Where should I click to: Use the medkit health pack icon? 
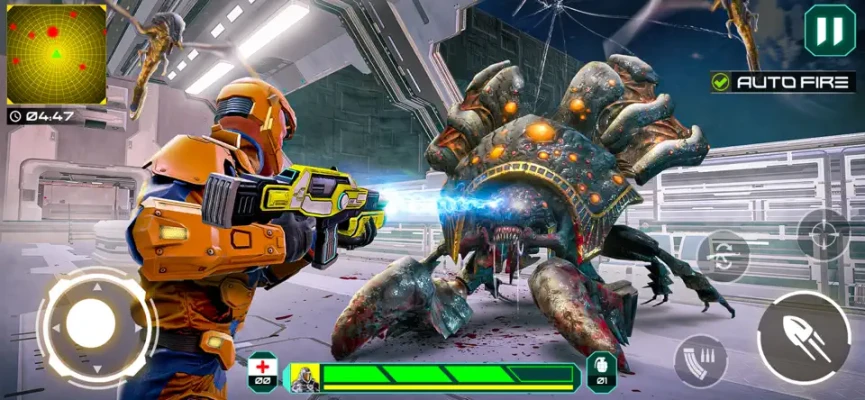[262, 370]
